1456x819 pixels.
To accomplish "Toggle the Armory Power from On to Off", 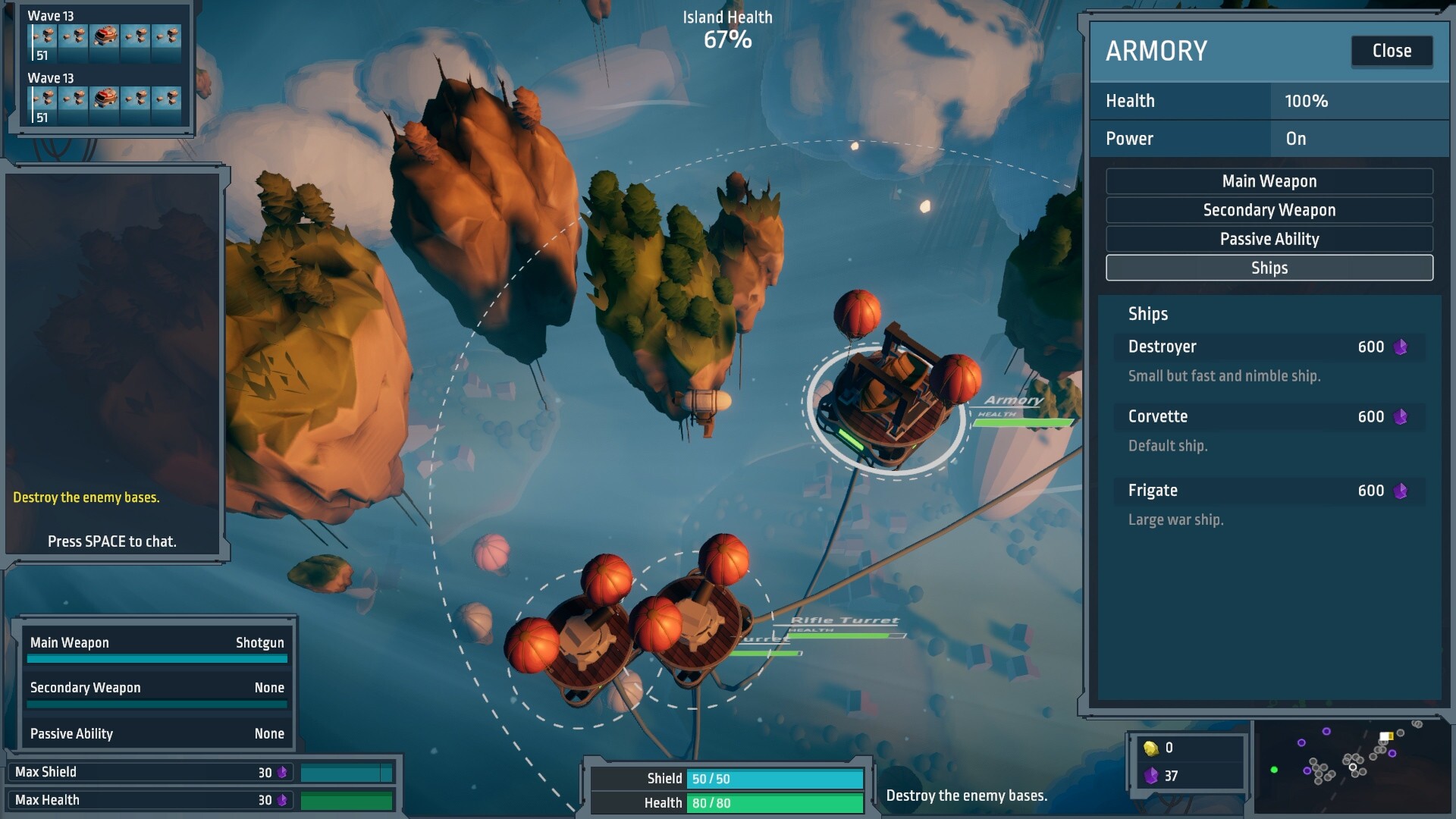I will (1296, 139).
